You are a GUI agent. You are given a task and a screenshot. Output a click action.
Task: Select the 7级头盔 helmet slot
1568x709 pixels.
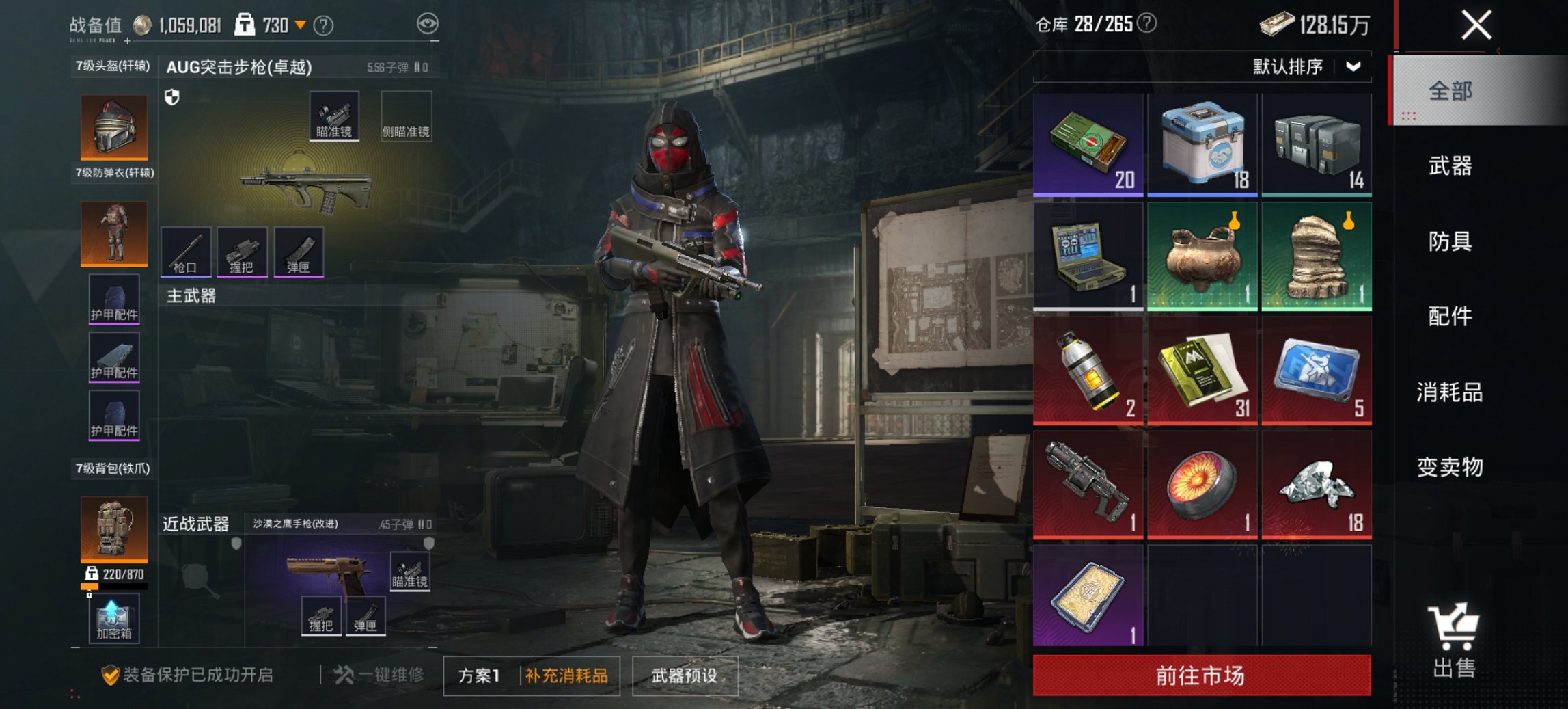[113, 127]
